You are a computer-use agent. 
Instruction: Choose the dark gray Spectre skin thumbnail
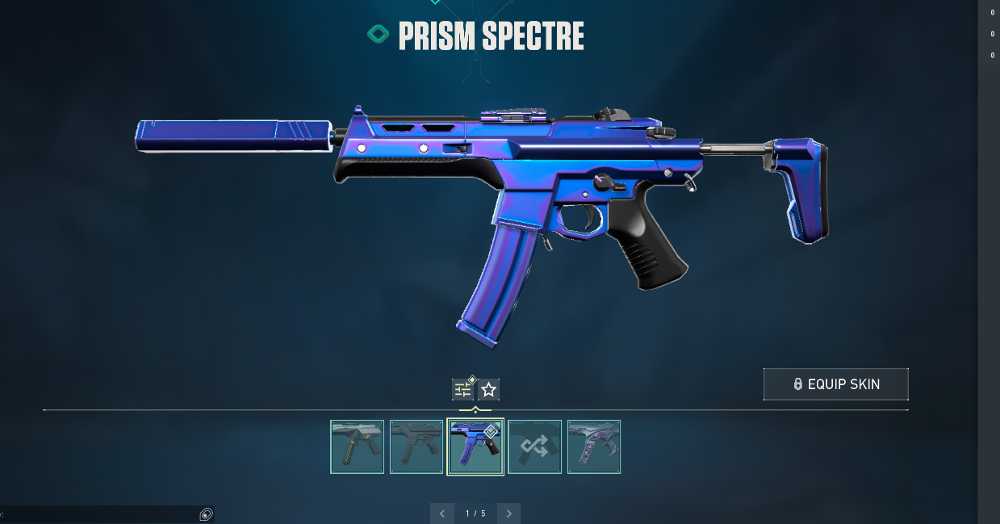pos(416,446)
